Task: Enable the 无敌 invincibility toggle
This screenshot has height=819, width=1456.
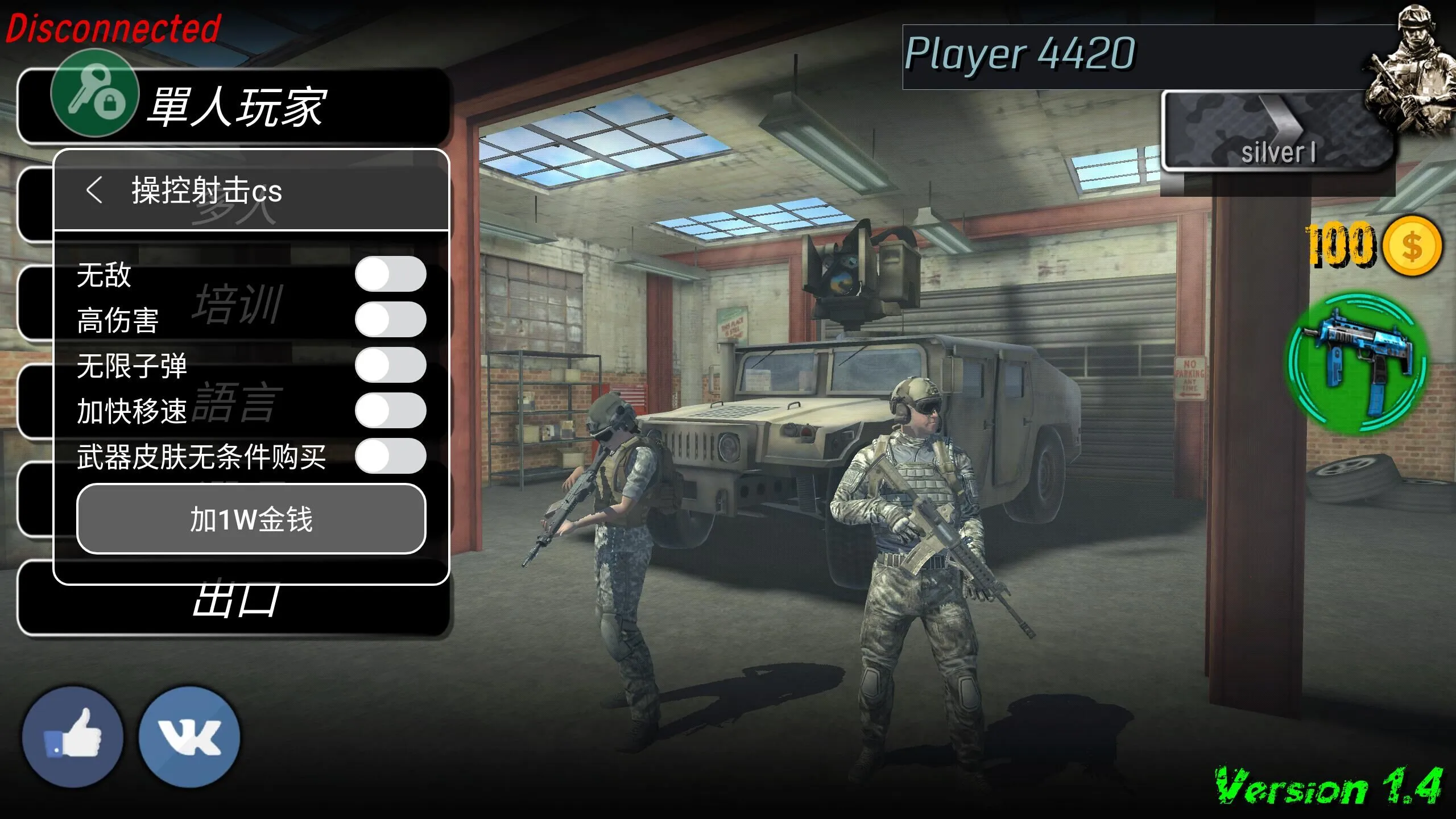Action: point(390,274)
